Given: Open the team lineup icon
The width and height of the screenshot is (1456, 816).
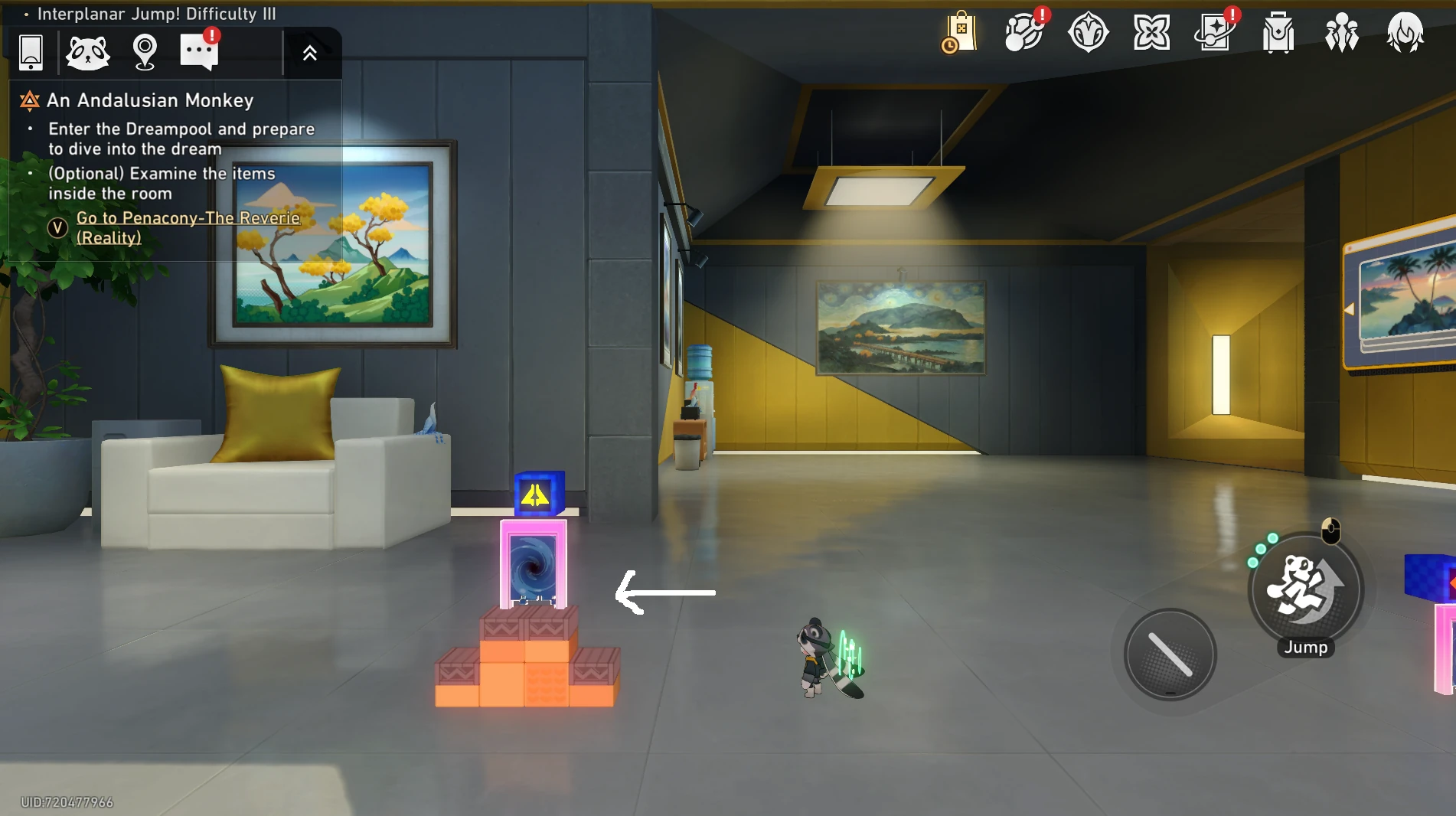Looking at the screenshot, I should pos(1342,33).
